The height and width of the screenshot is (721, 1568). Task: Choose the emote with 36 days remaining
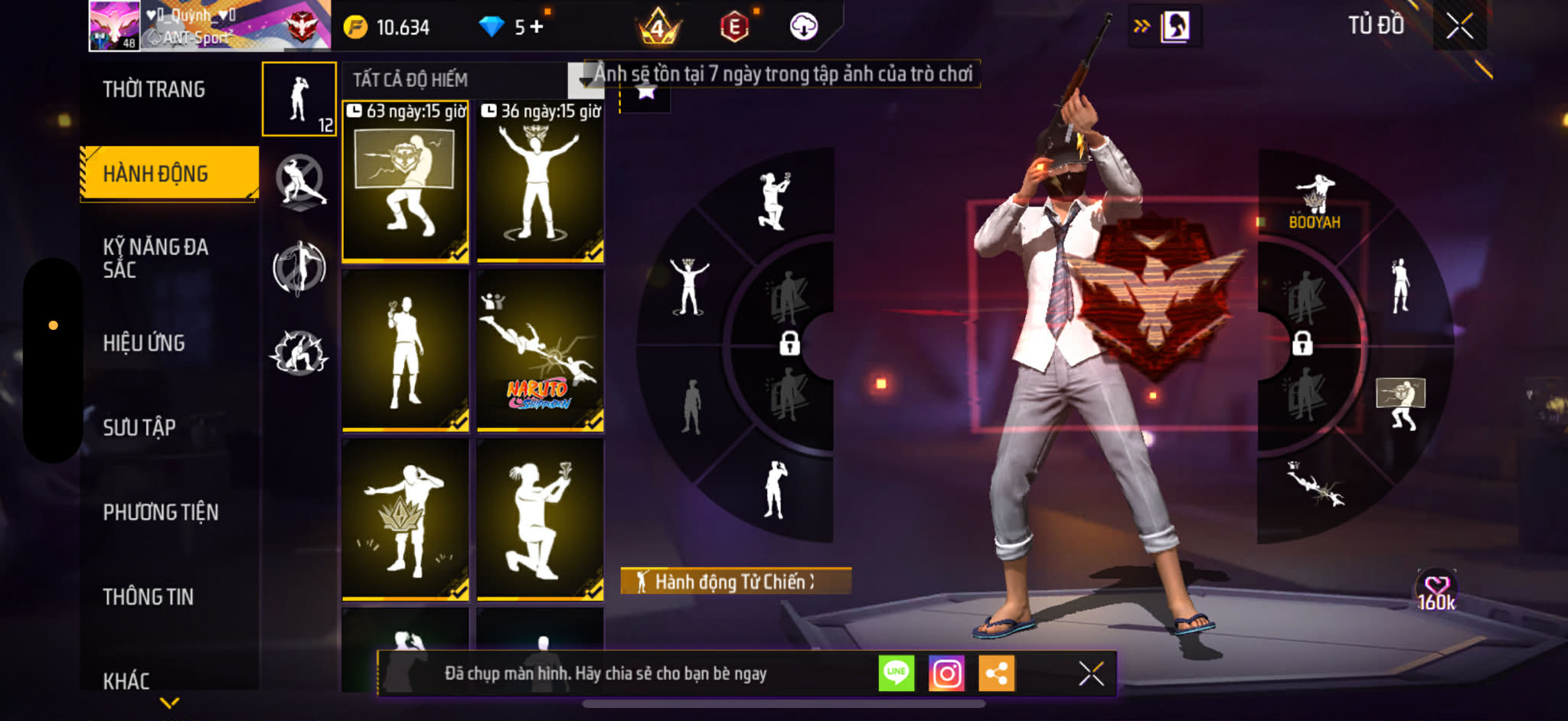coord(541,184)
